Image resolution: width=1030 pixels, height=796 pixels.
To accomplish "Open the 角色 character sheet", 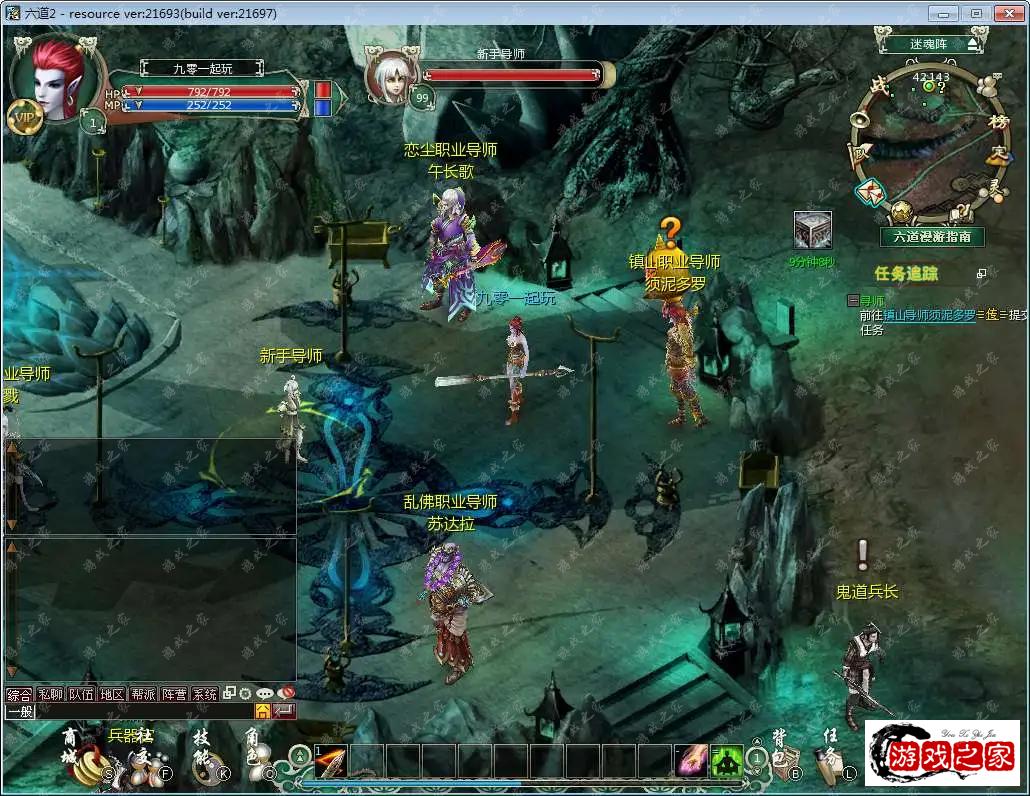I will (257, 762).
